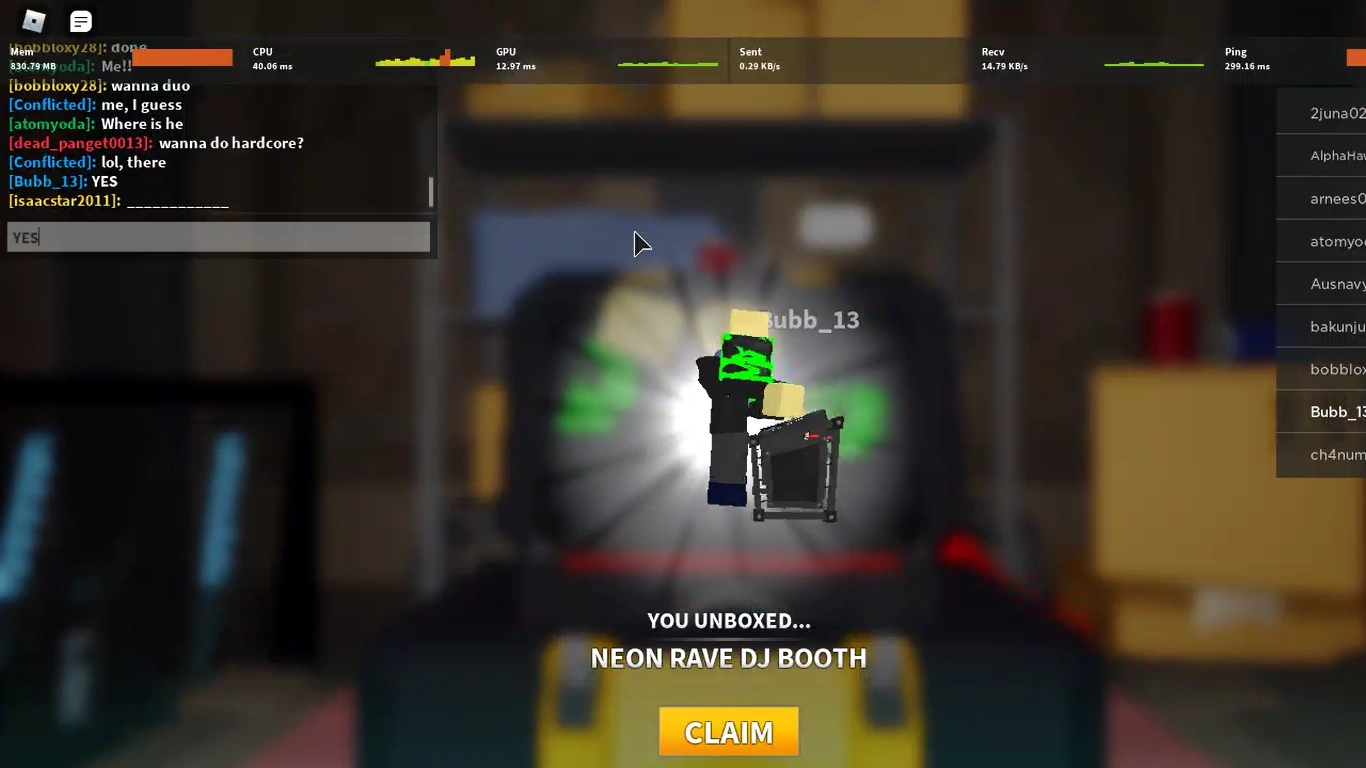Select Bubb_13 in the player list
Image resolution: width=1366 pixels, height=768 pixels.
(x=1337, y=411)
